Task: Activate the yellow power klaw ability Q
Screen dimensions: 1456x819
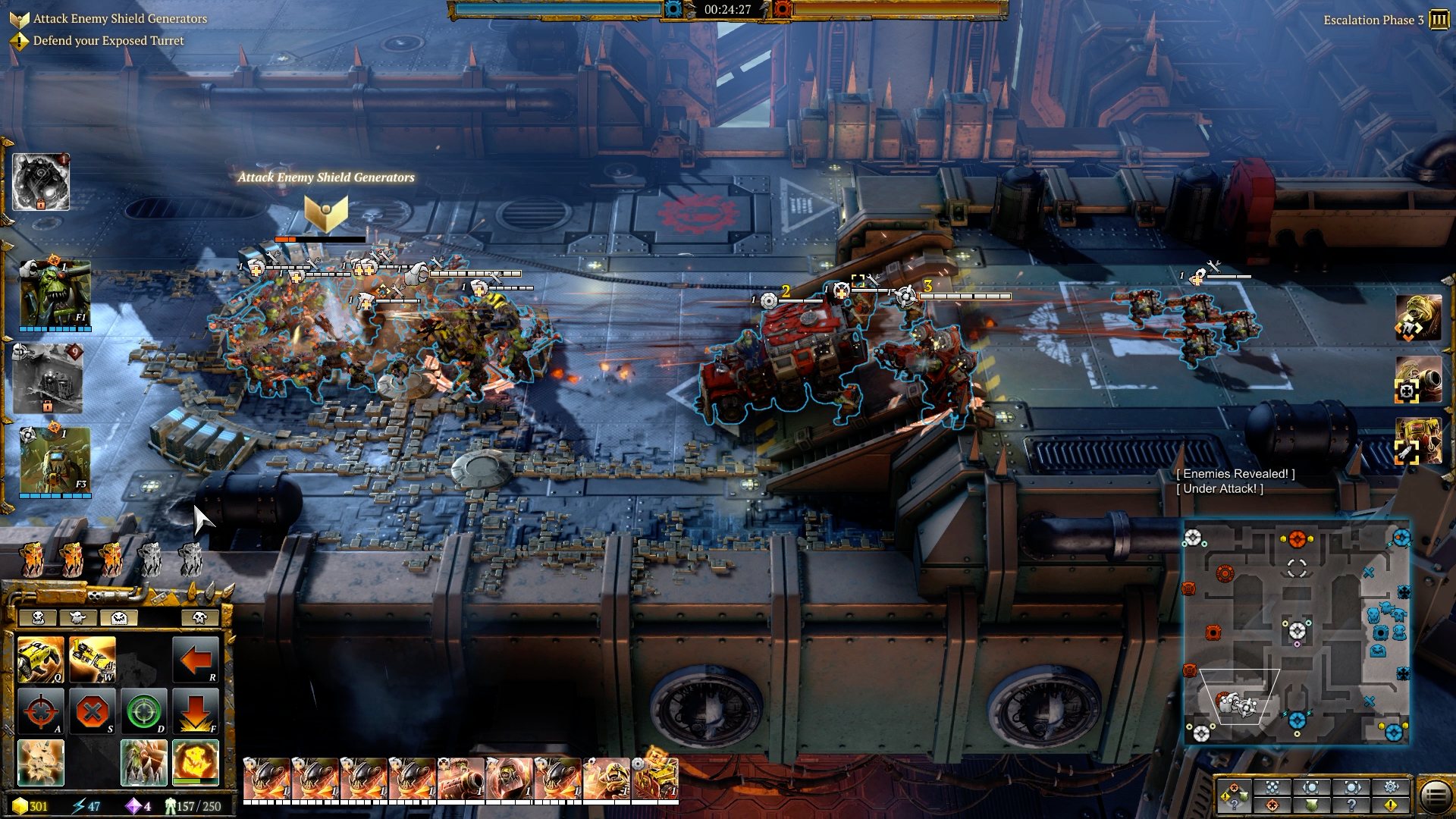Action: [x=40, y=659]
